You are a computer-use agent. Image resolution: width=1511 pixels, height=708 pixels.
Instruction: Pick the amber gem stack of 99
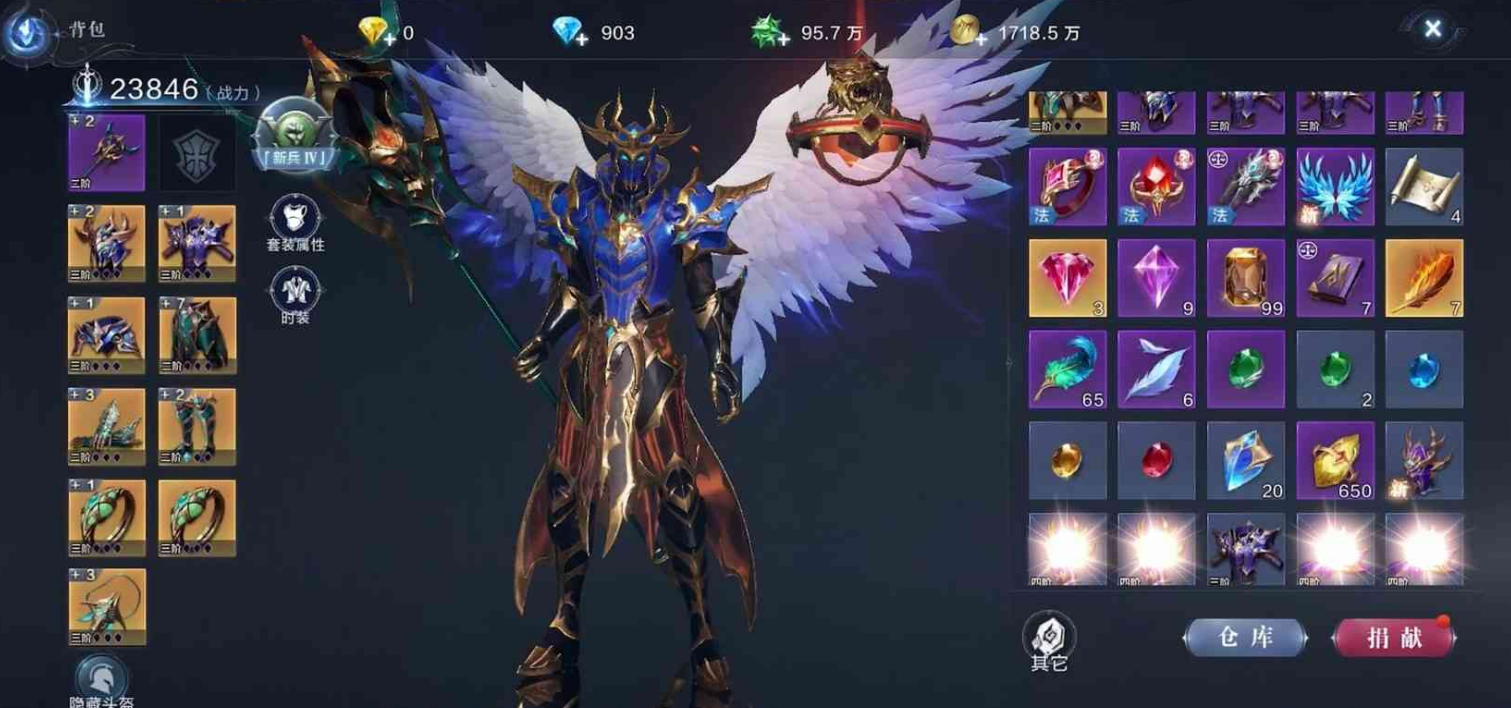tap(1245, 277)
